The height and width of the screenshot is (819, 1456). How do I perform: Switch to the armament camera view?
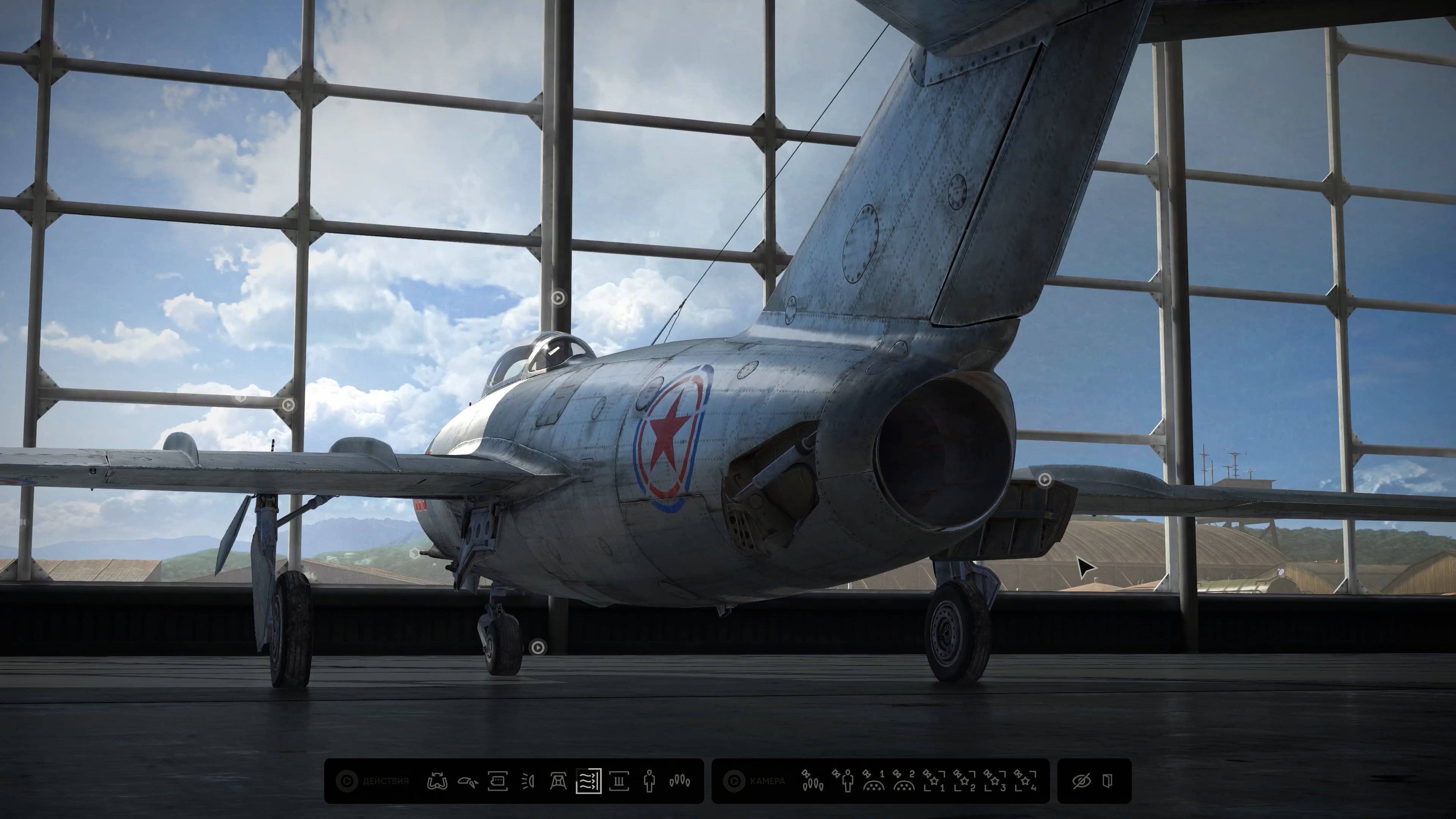point(812,781)
